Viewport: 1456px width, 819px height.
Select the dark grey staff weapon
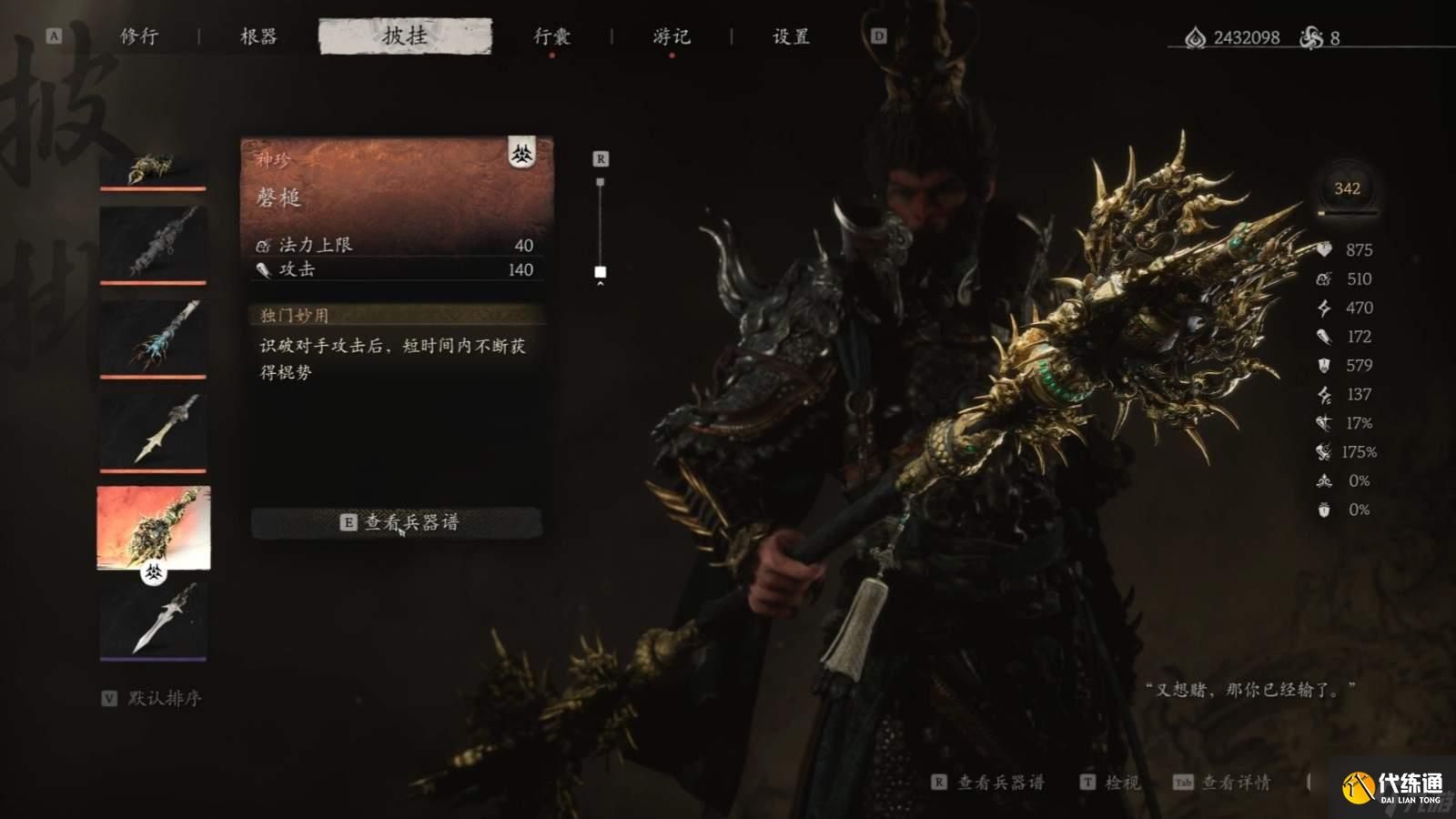[153, 243]
